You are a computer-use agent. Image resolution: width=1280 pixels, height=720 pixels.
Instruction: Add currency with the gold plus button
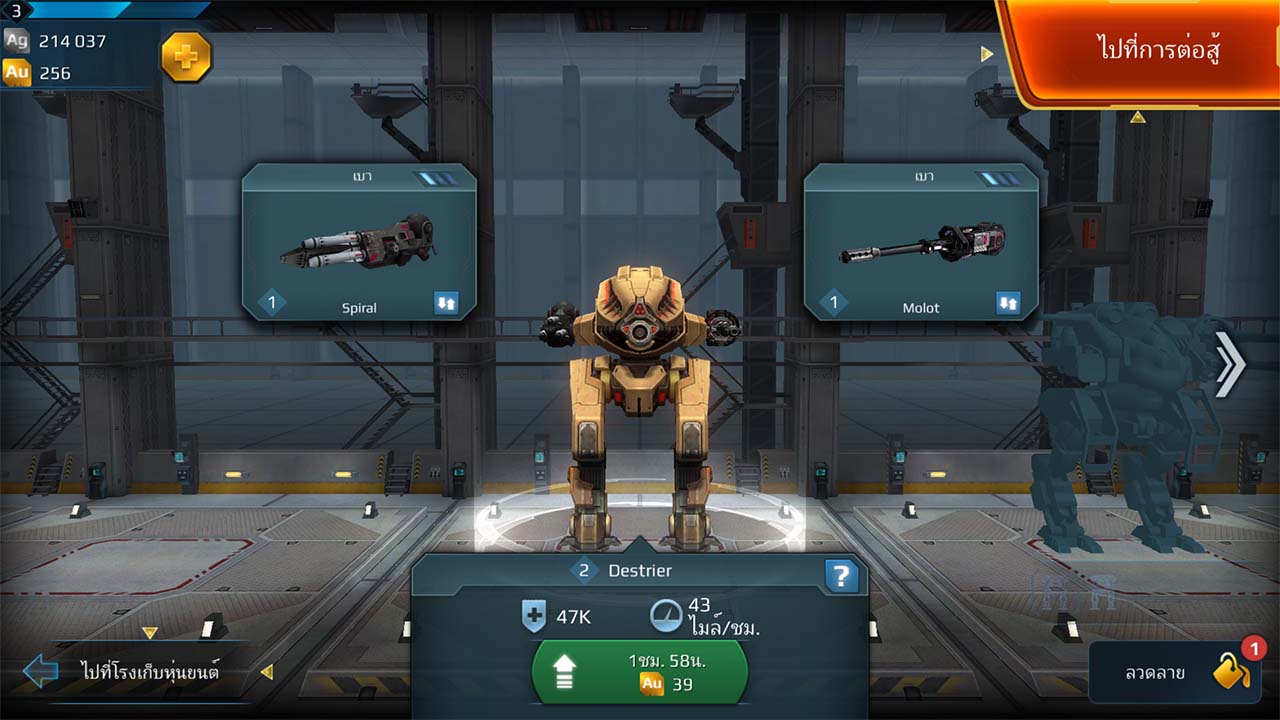point(186,57)
